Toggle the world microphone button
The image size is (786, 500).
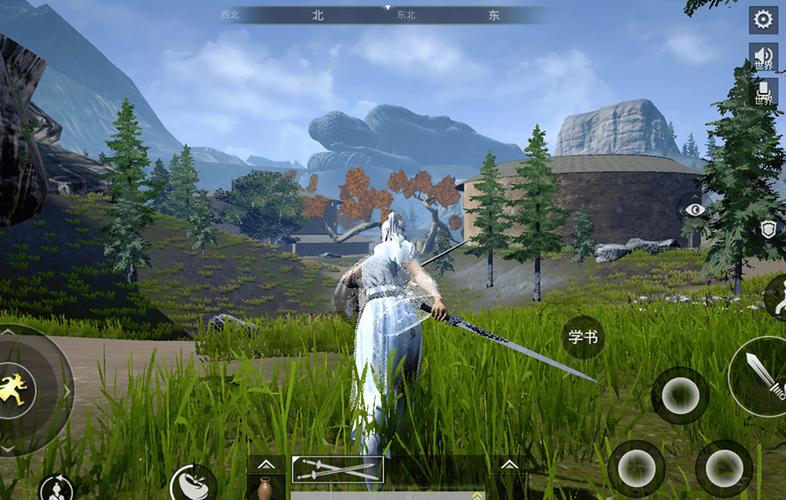[x=763, y=92]
